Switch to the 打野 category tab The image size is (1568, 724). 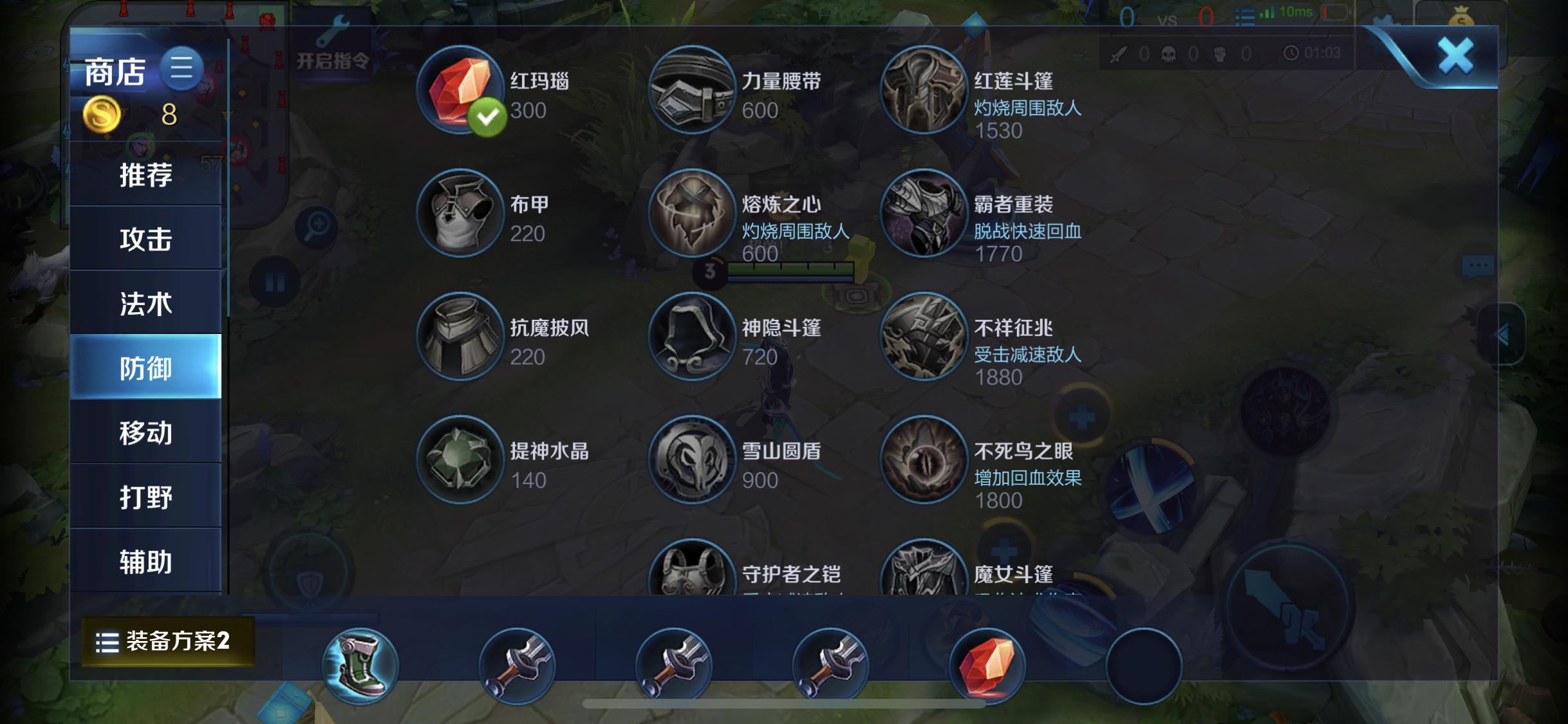[x=145, y=495]
